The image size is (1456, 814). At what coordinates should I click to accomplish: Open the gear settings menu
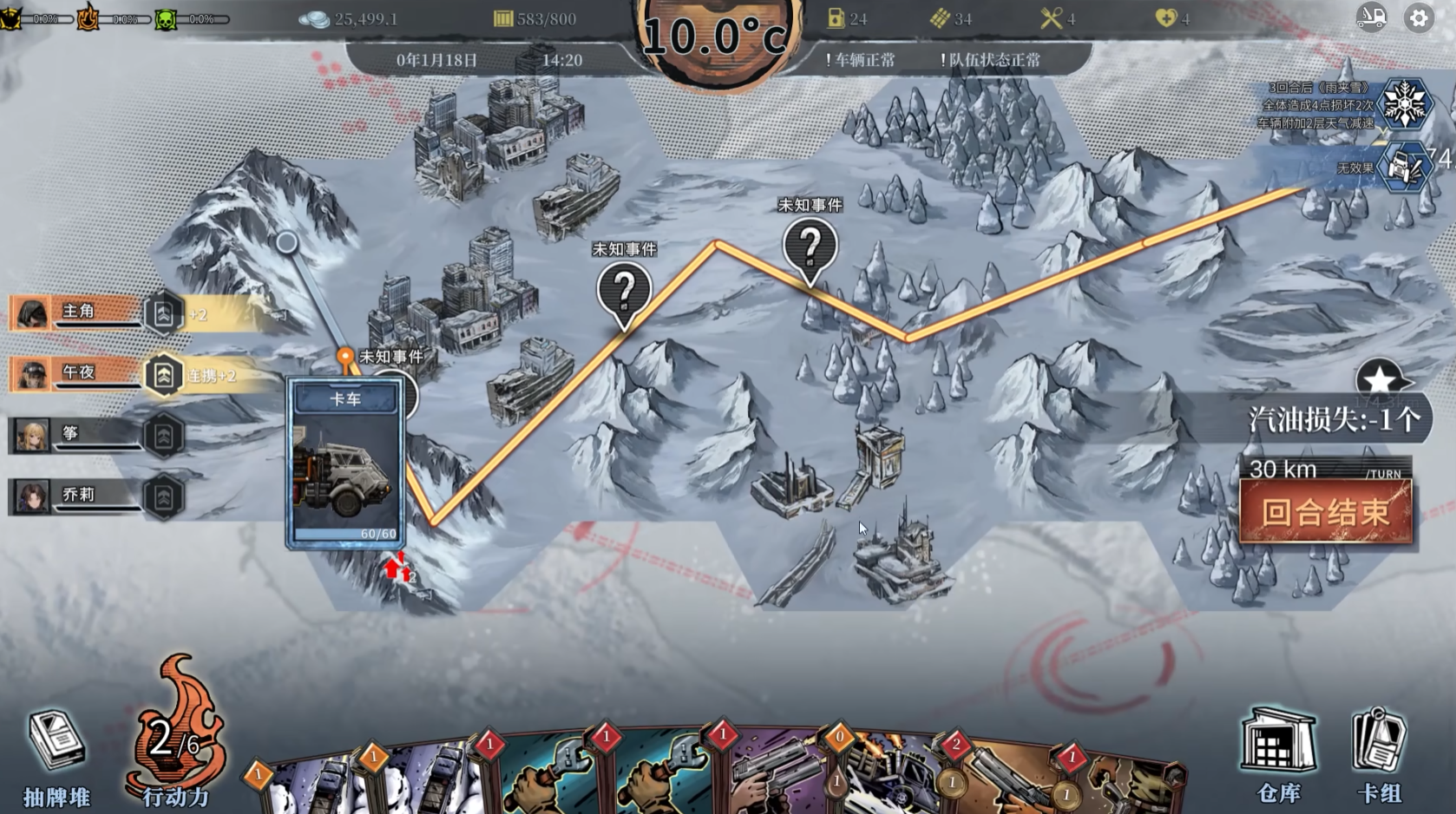pos(1419,18)
